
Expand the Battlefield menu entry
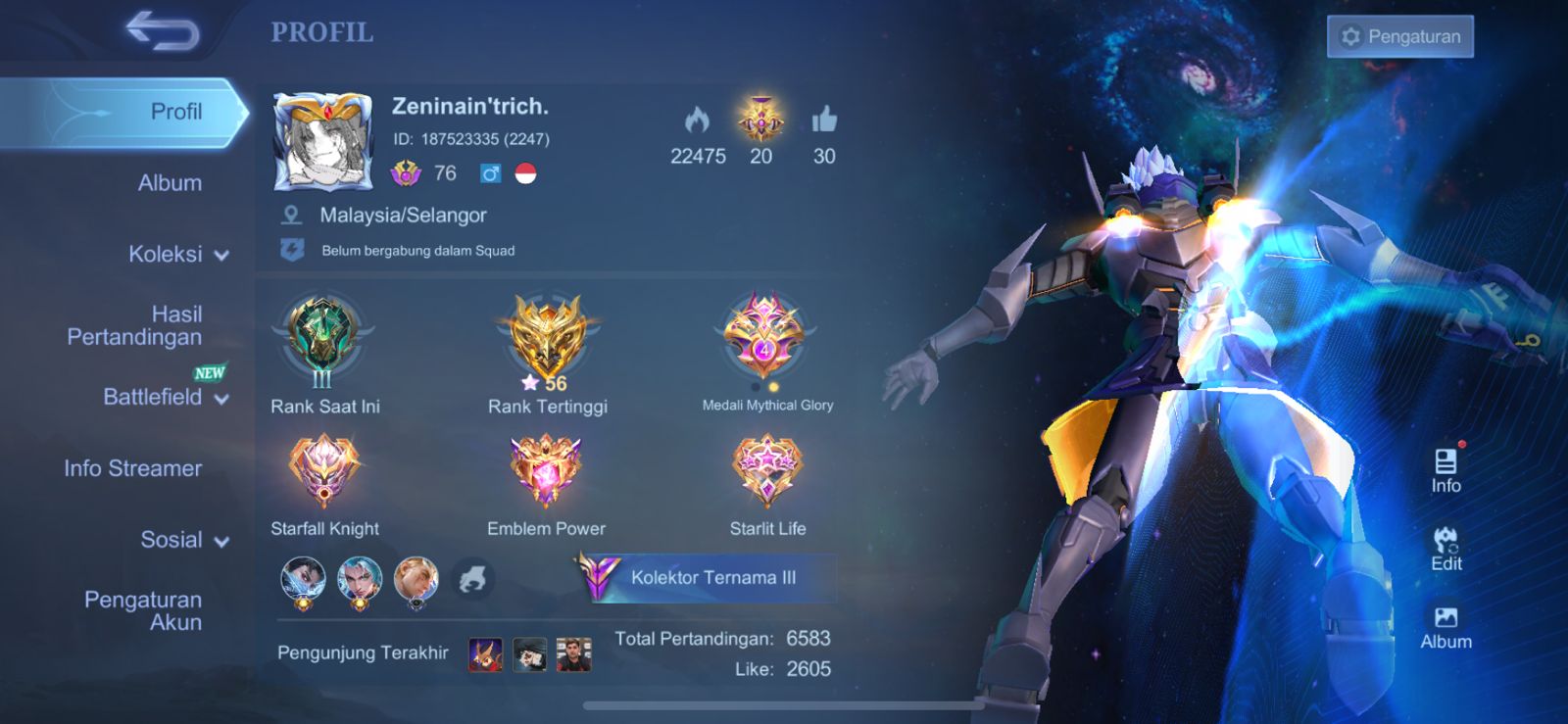(x=165, y=397)
